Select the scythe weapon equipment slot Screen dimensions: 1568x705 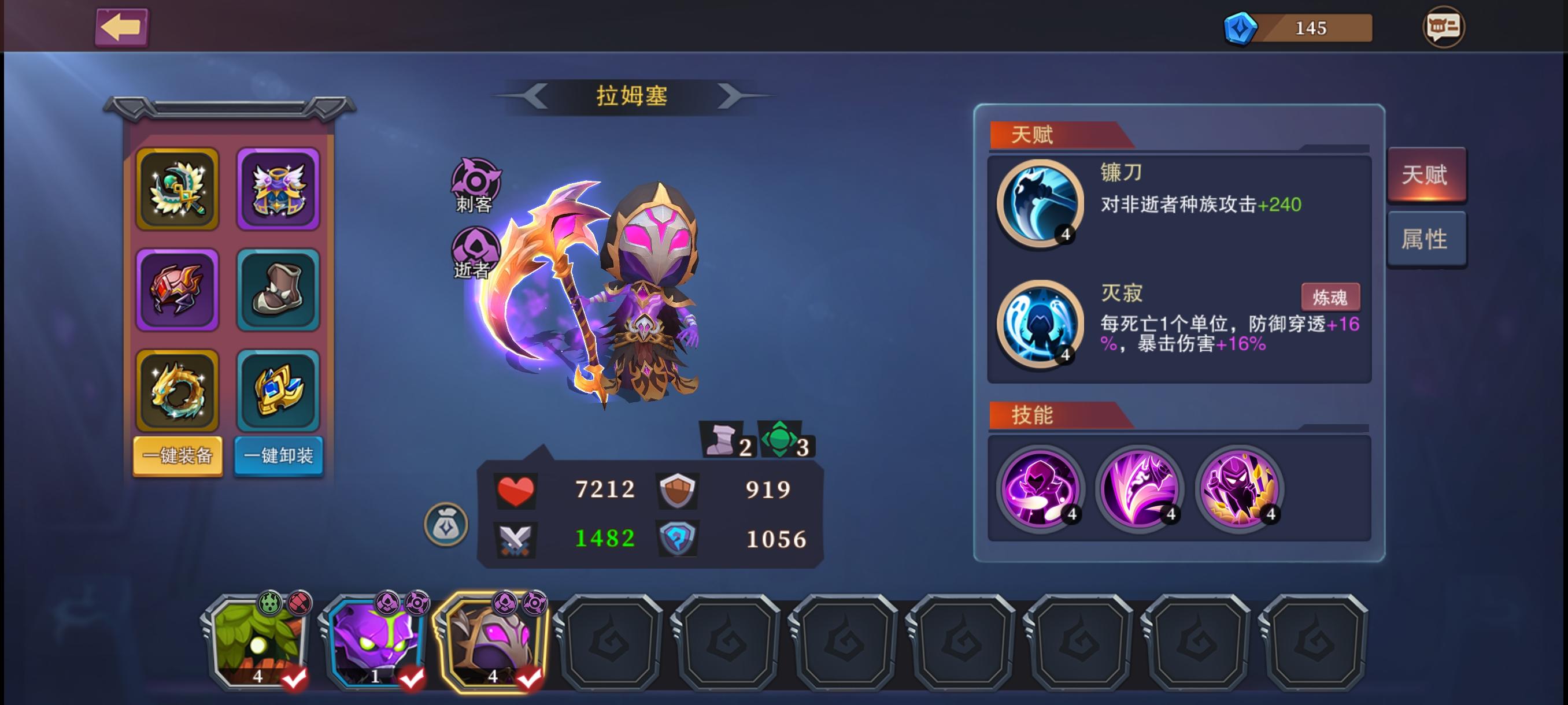(x=177, y=188)
